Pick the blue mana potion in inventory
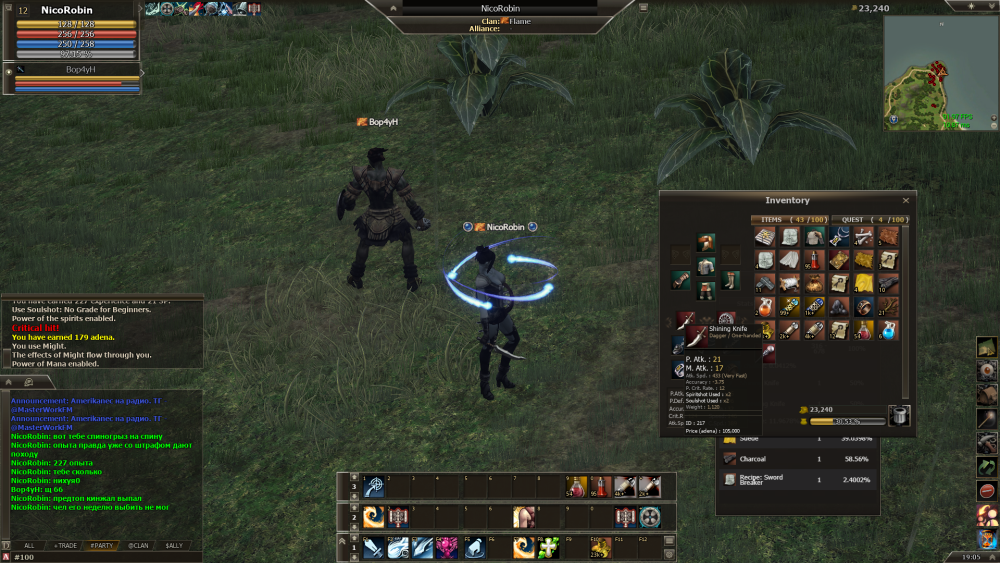 coord(889,329)
